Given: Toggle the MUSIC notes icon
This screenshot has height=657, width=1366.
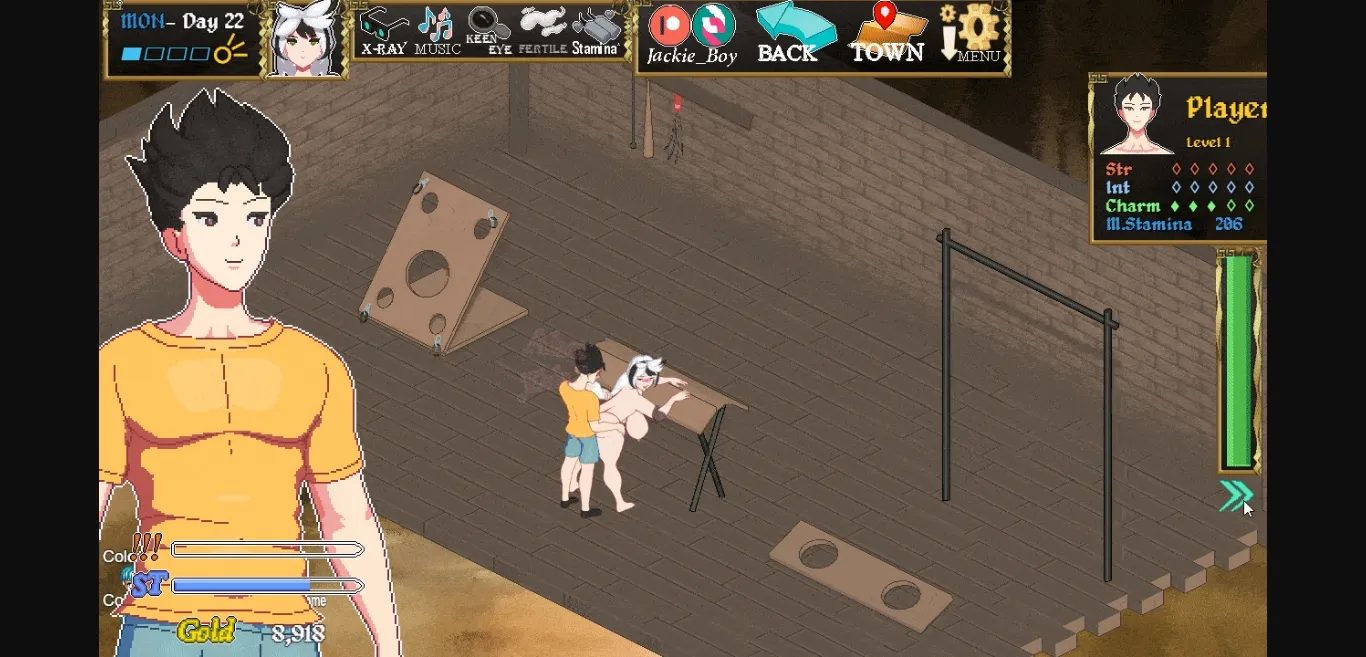Looking at the screenshot, I should [x=437, y=31].
